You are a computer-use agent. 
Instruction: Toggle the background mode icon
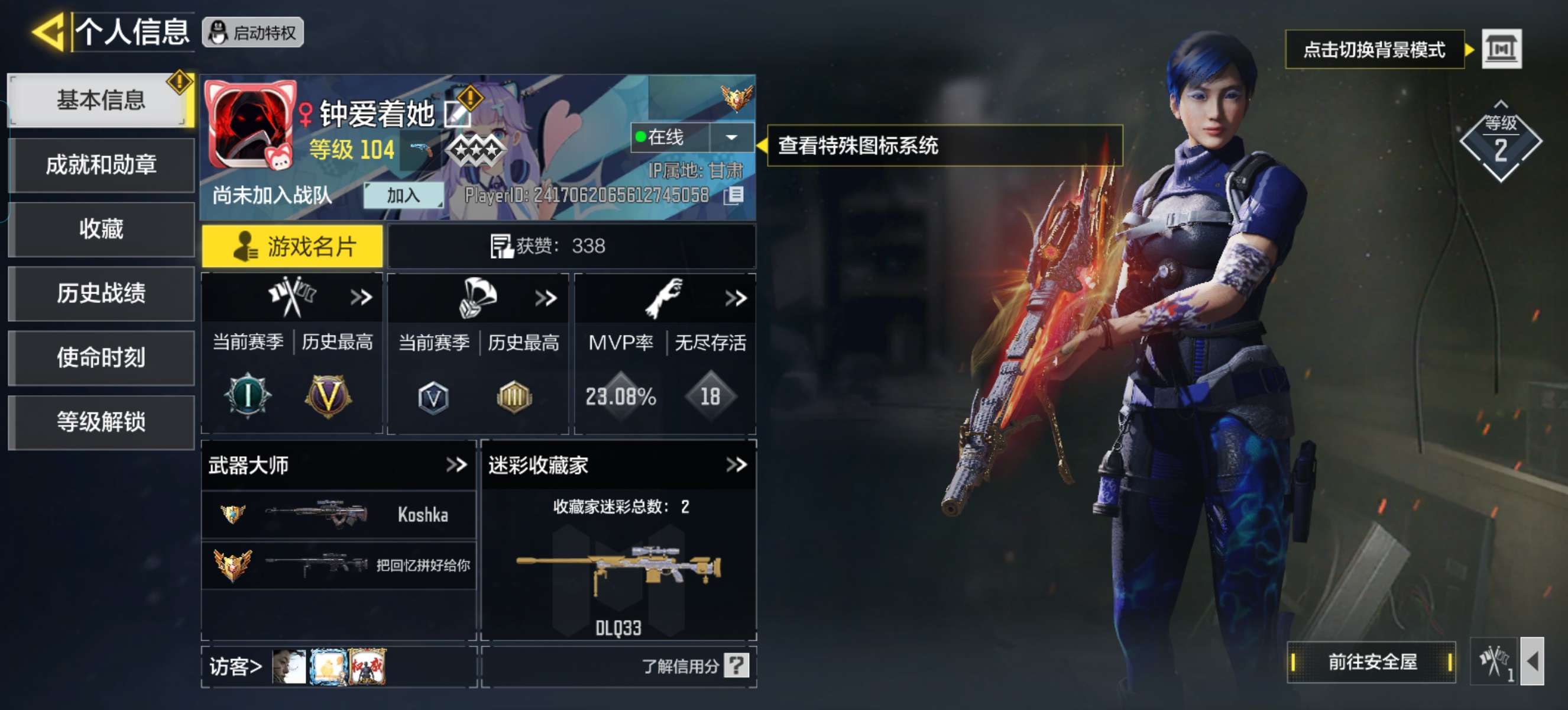1501,49
